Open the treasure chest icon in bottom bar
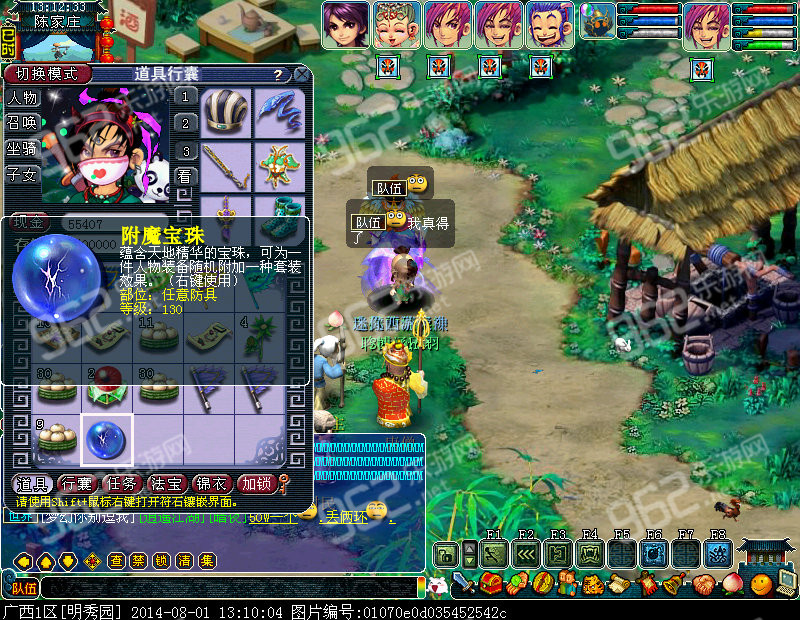Image resolution: width=800 pixels, height=620 pixels. 490,583
